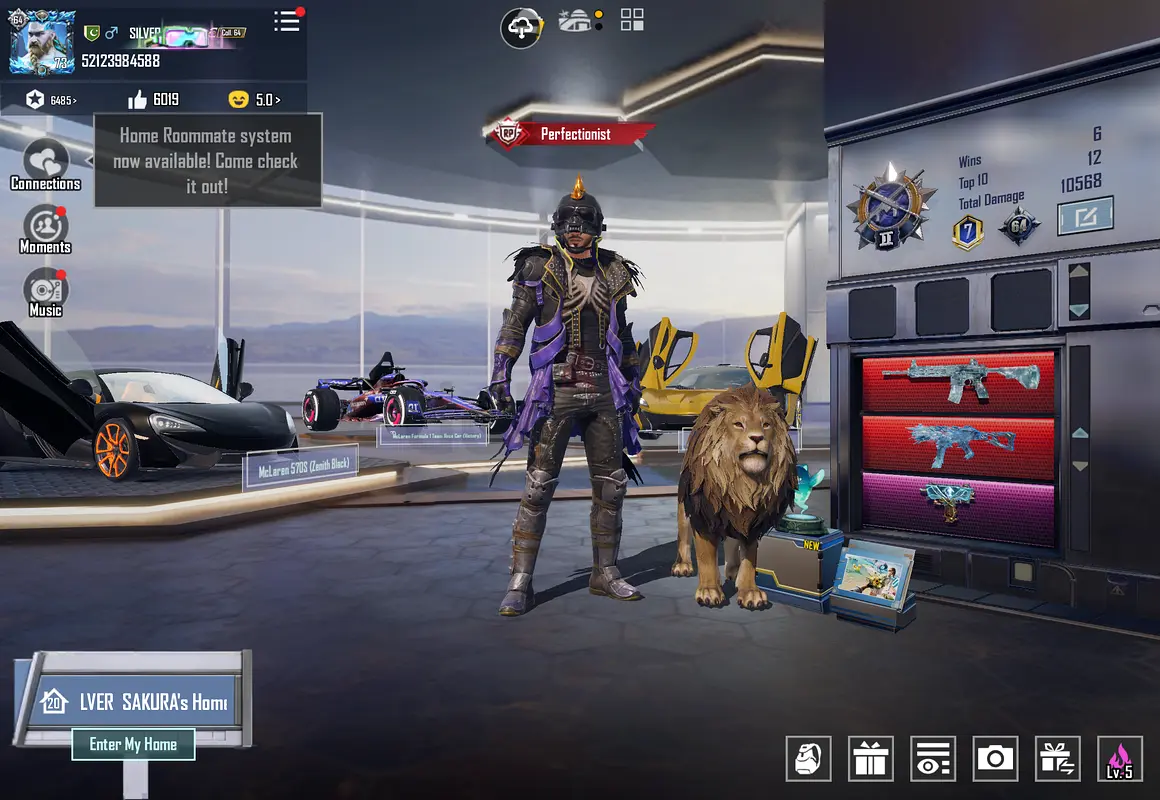The width and height of the screenshot is (1160, 800).
Task: Open the Connections panel
Action: pyautogui.click(x=46, y=165)
